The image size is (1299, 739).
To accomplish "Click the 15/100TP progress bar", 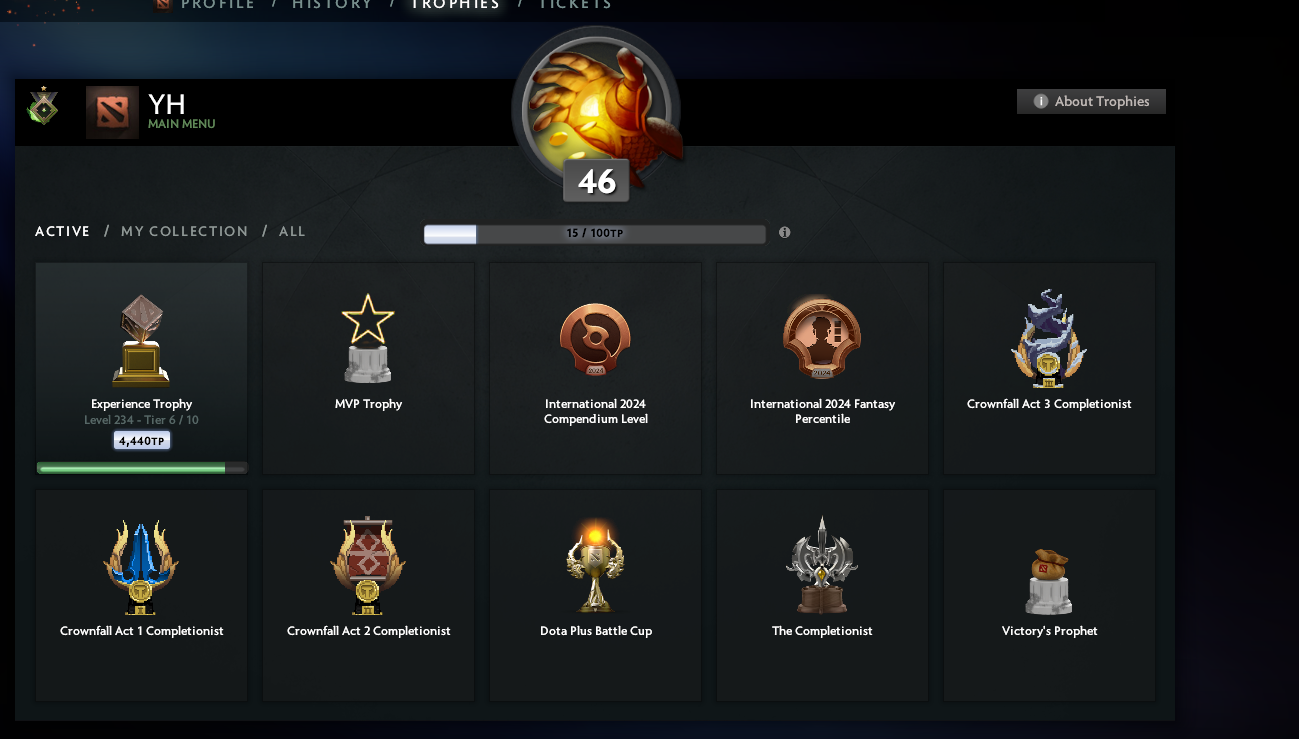I will (594, 233).
